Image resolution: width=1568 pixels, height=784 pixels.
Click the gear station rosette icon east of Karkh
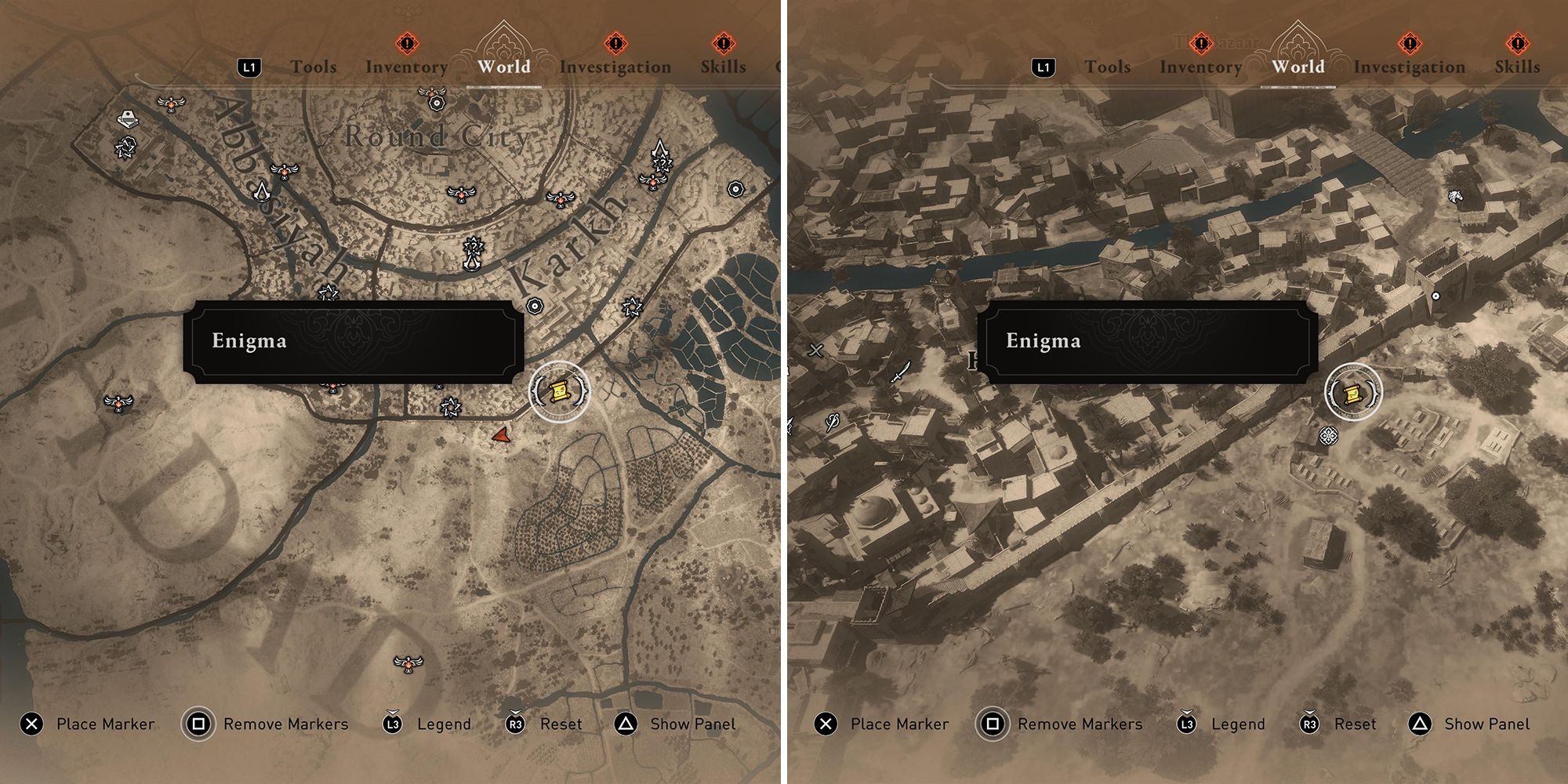coord(735,188)
